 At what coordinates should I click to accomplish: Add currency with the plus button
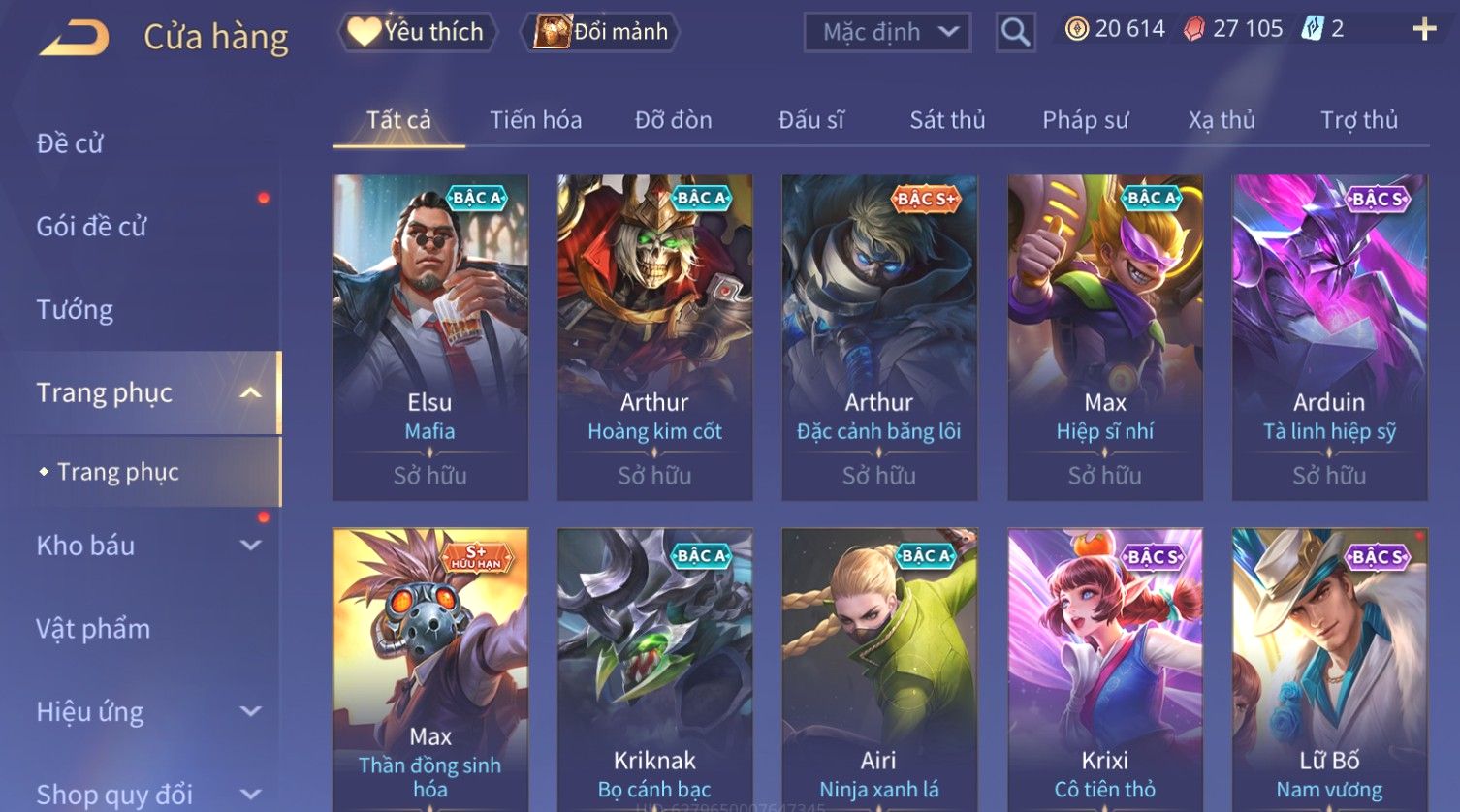pyautogui.click(x=1424, y=29)
